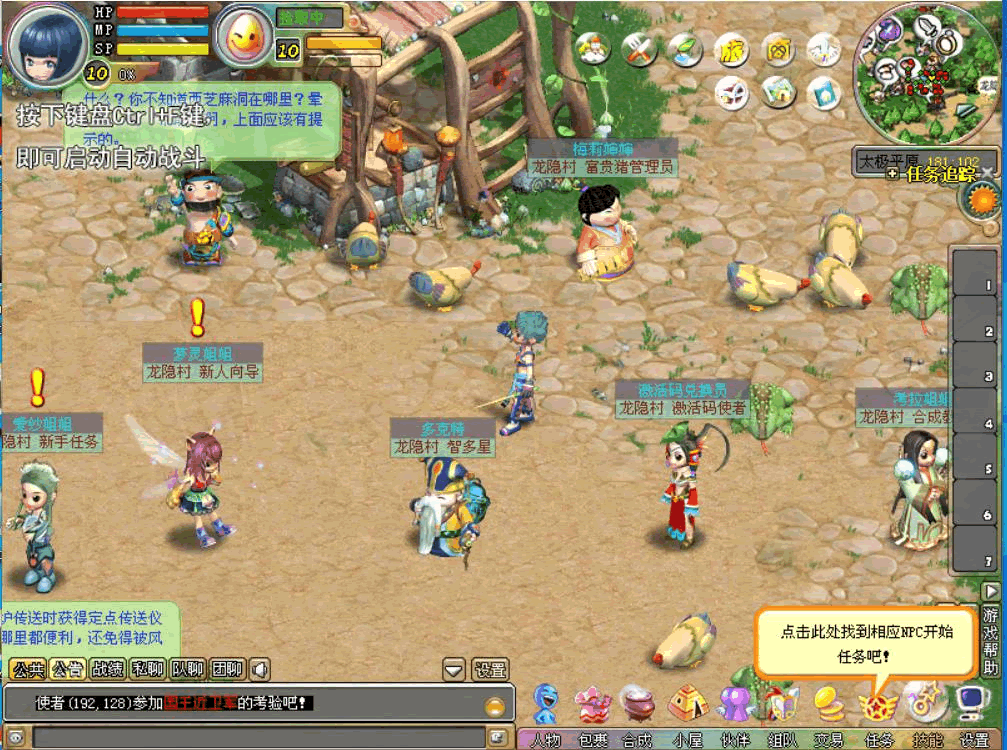1007x750 pixels.
Task: Switch to the 公共 chat tab
Action: tap(27, 669)
